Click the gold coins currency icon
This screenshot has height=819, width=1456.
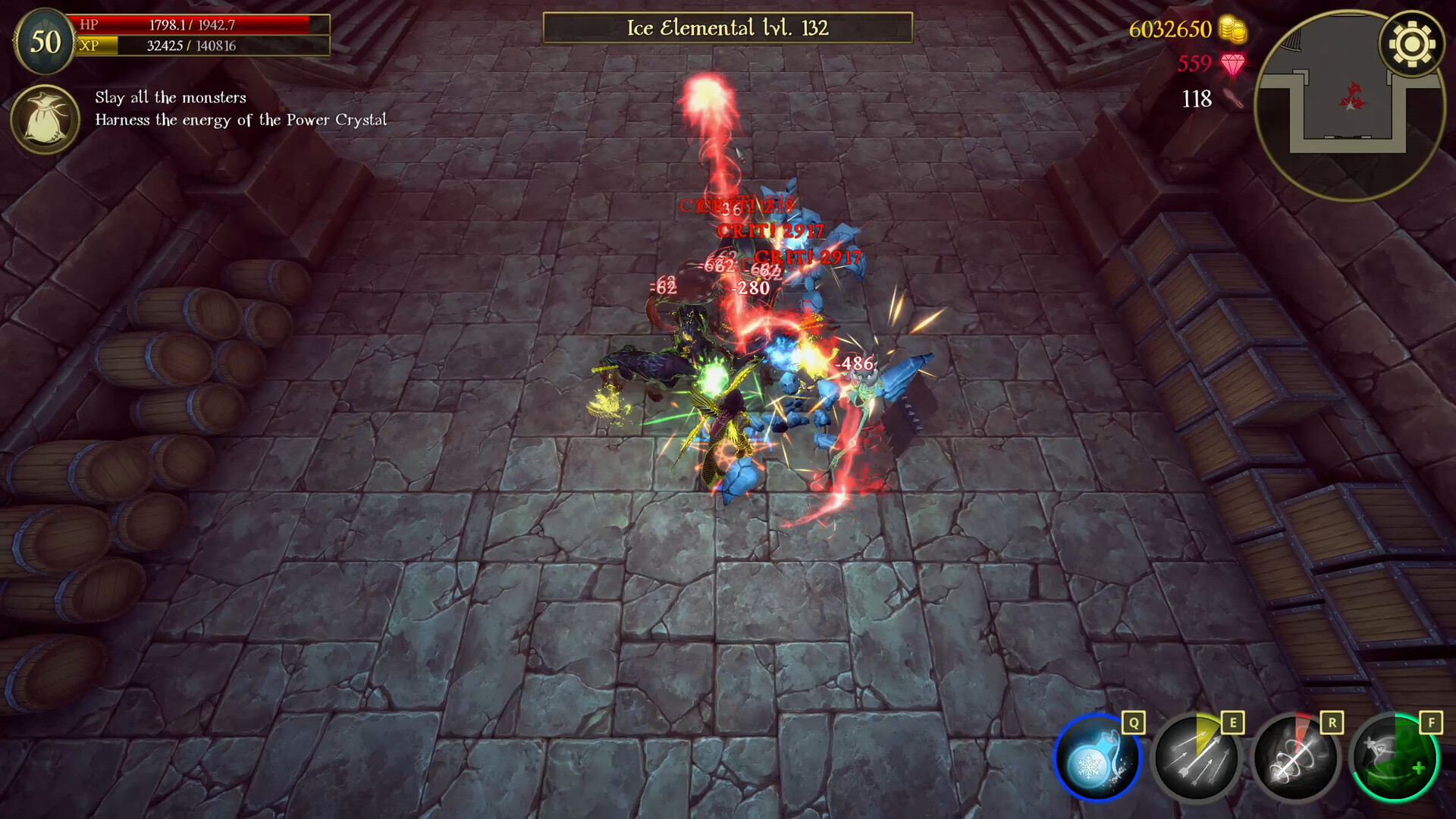click(1232, 30)
